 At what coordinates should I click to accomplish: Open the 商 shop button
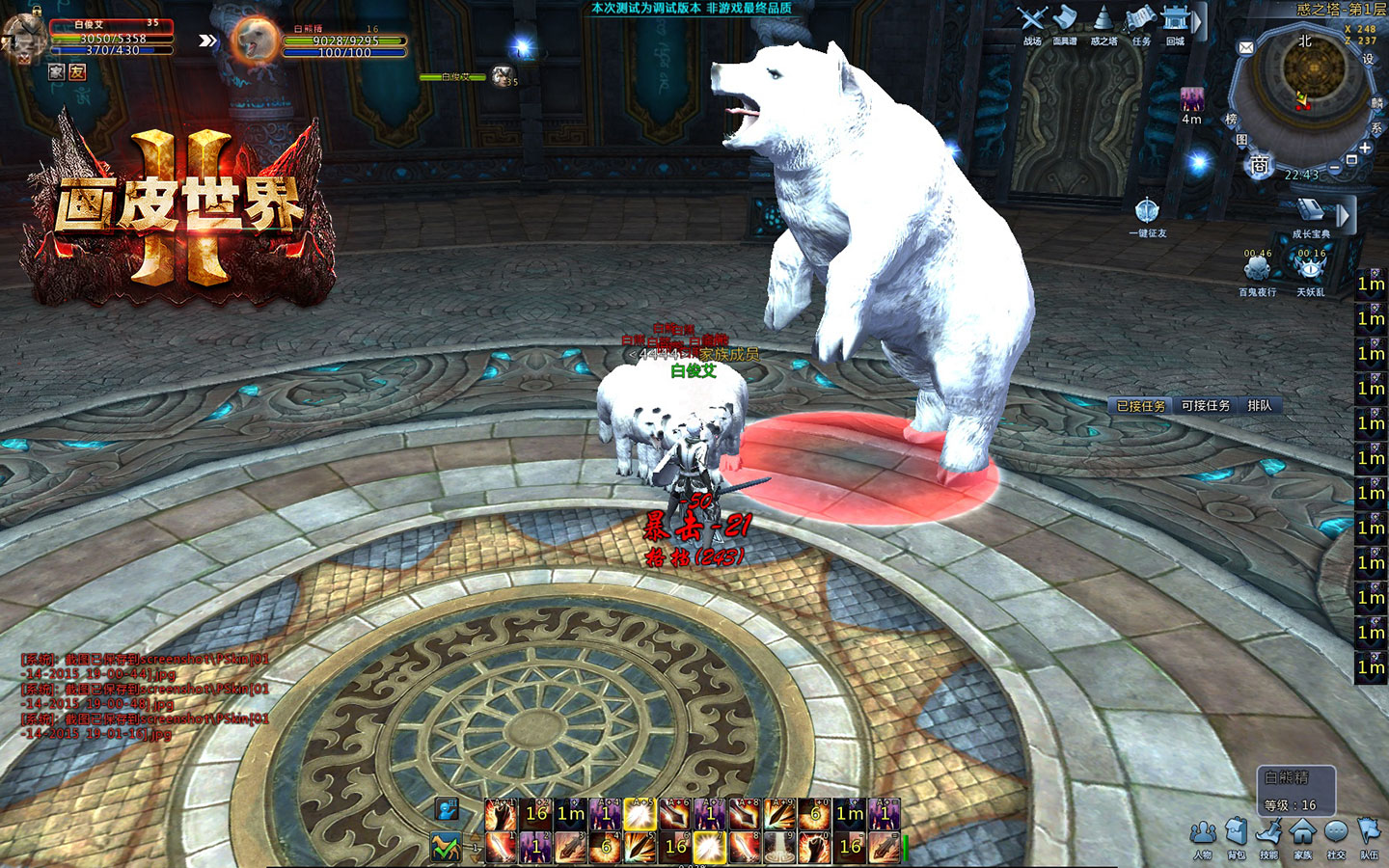(x=1260, y=166)
